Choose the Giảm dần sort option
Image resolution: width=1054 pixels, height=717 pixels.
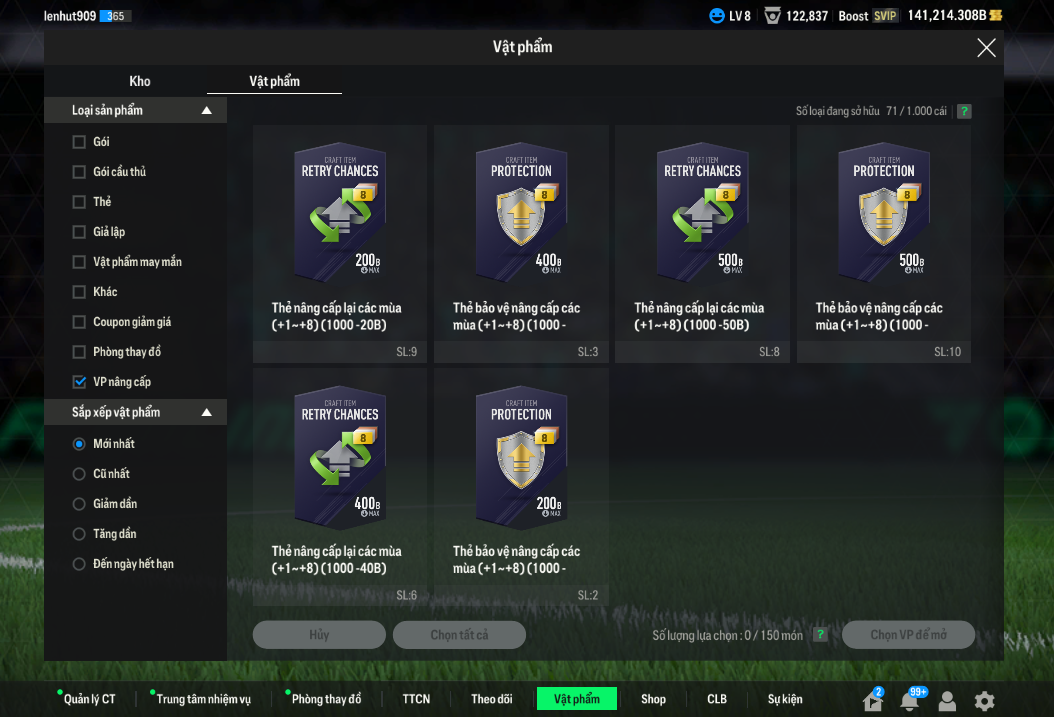coord(79,504)
